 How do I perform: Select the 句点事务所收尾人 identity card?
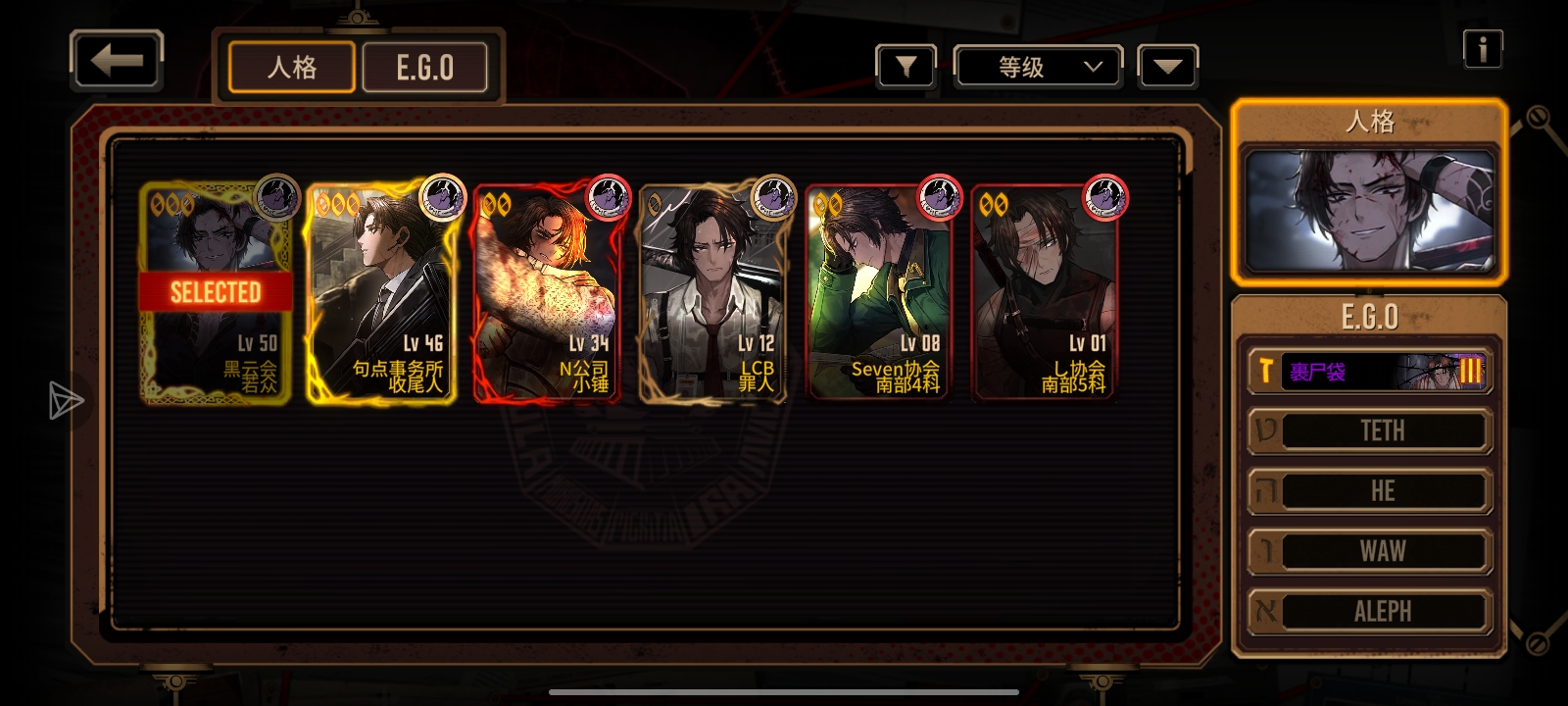[381, 293]
